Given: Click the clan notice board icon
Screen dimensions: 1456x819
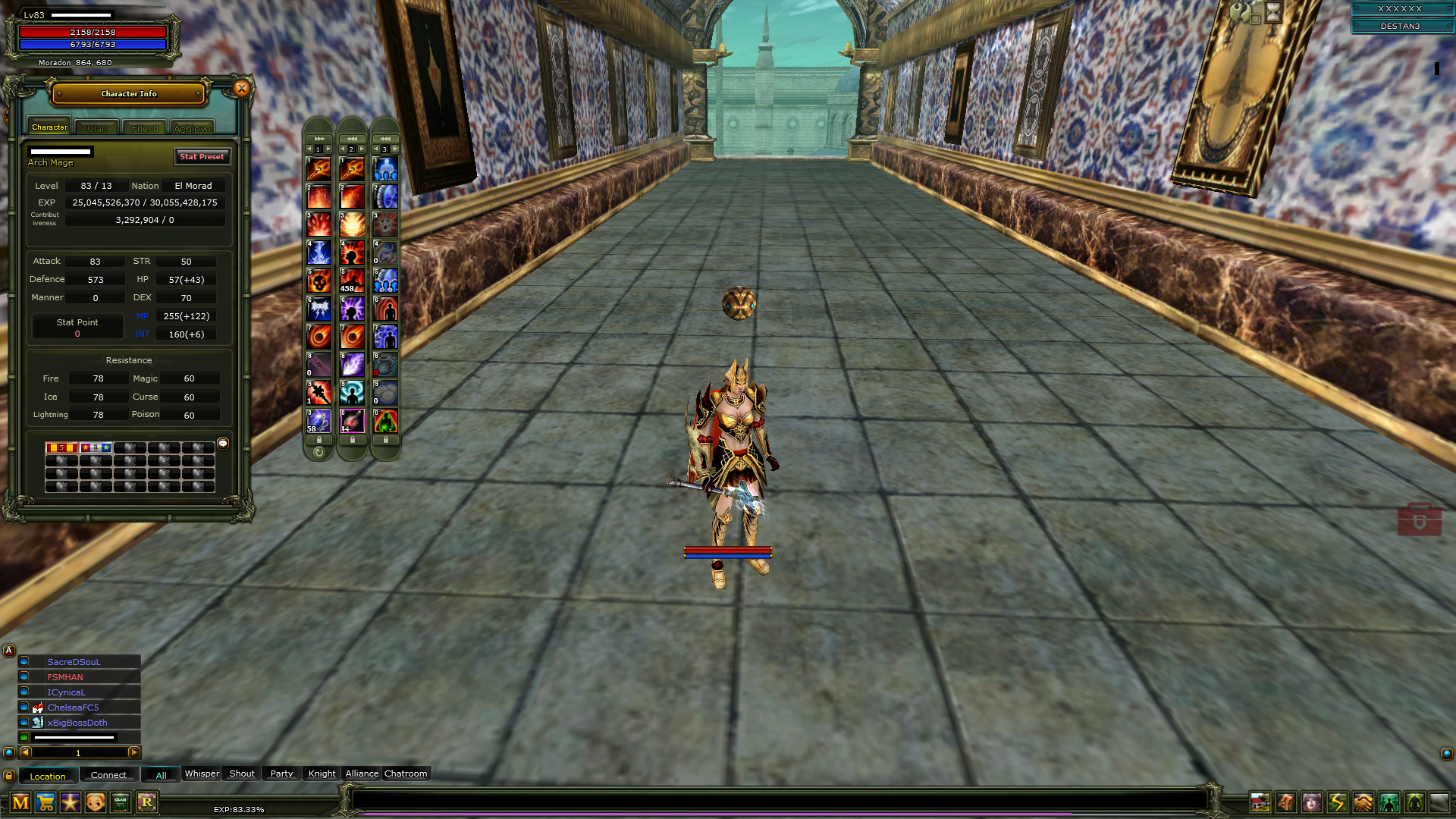Looking at the screenshot, I should pos(120,802).
